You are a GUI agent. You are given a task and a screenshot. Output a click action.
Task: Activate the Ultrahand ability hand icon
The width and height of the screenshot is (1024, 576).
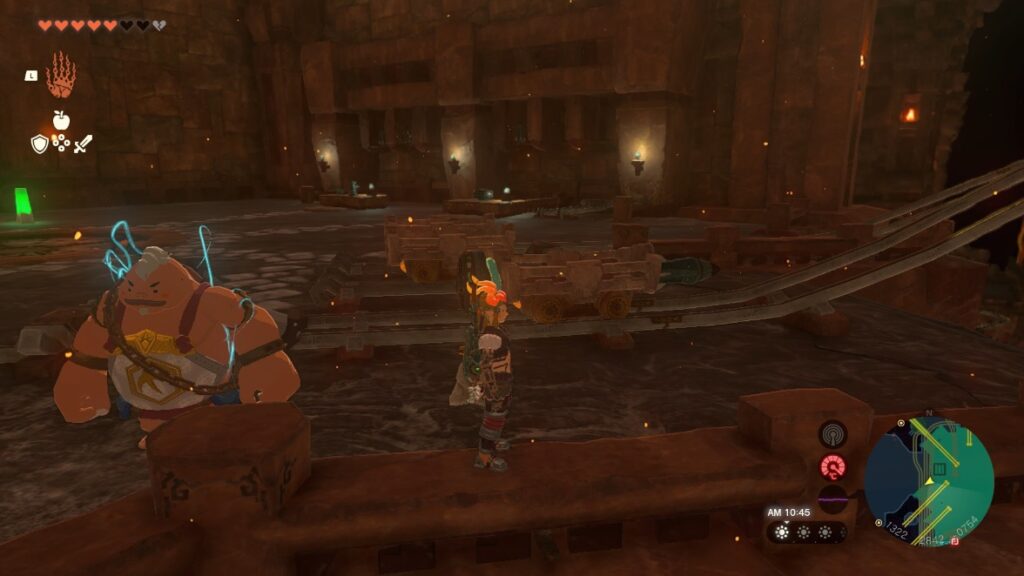(x=61, y=75)
